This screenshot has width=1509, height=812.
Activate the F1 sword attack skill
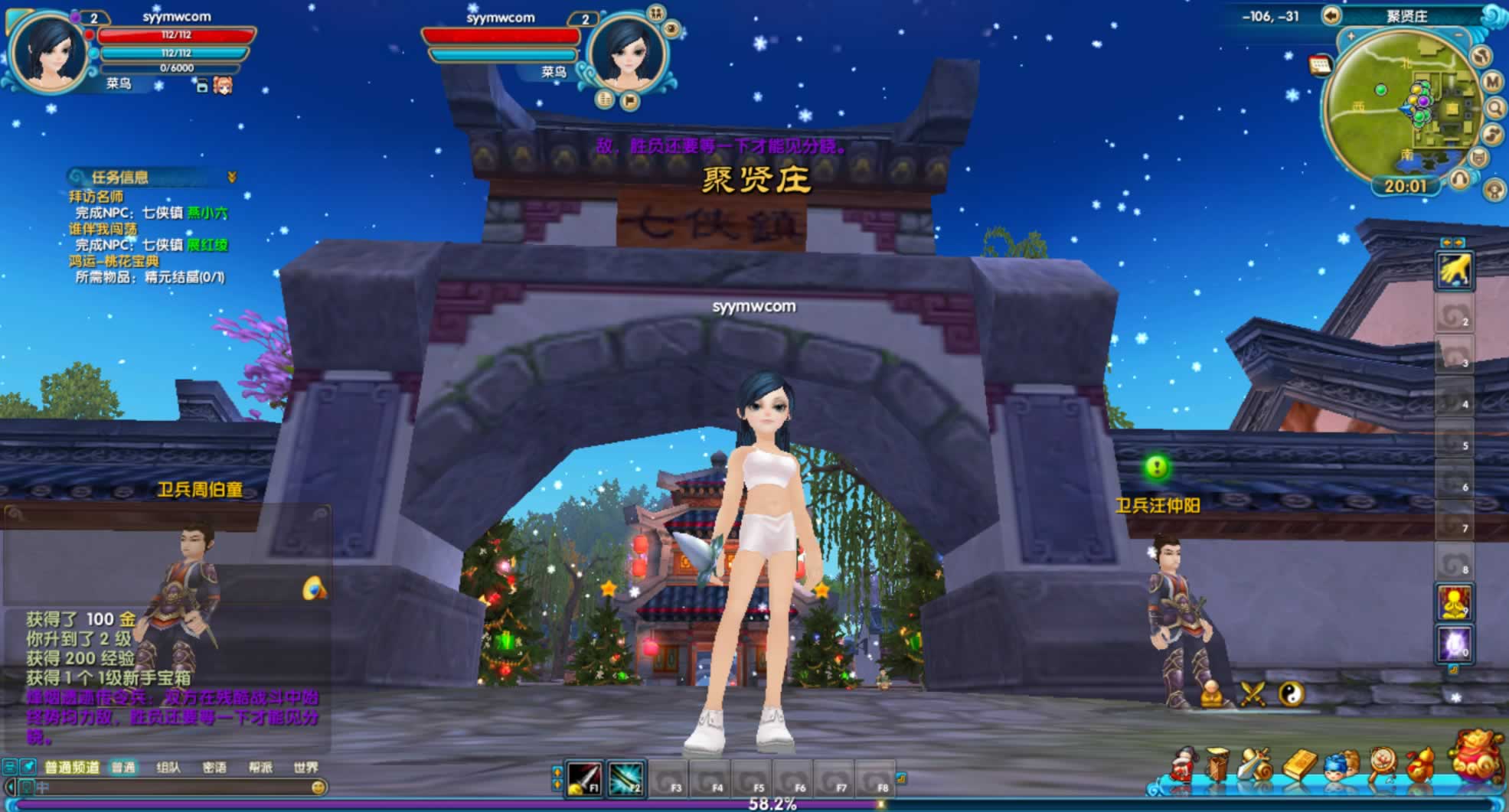coord(584,780)
